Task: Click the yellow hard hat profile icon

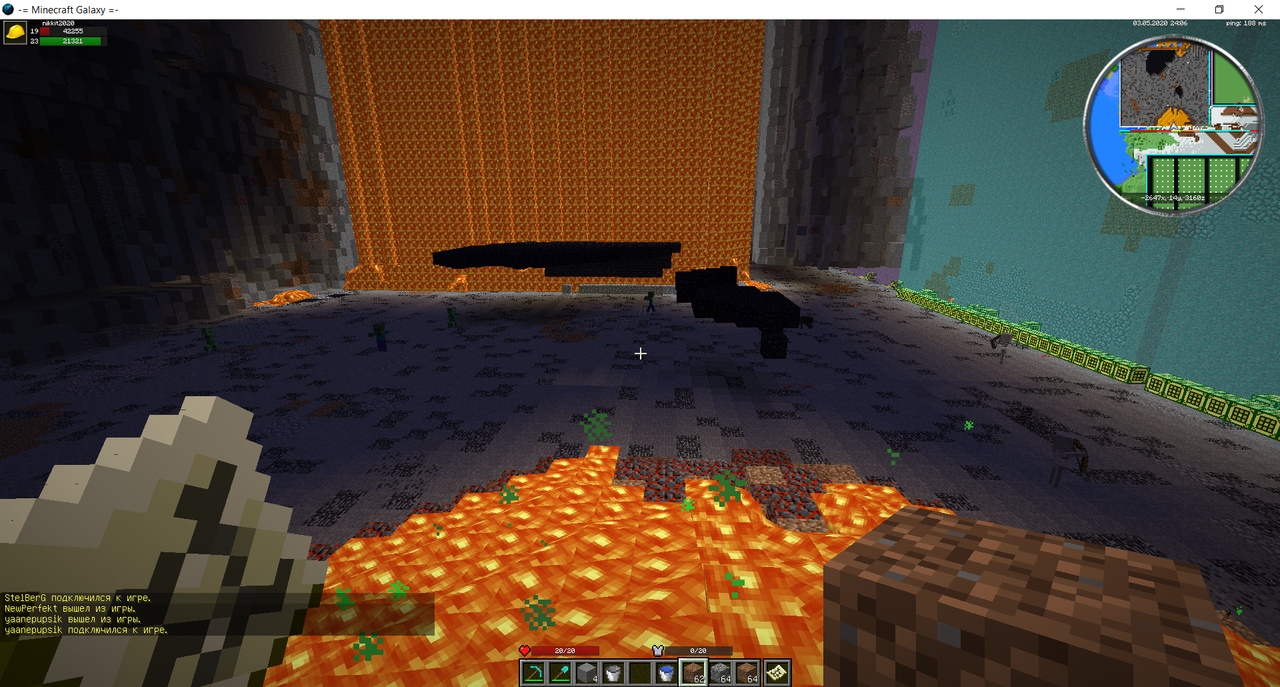Action: 15,33
